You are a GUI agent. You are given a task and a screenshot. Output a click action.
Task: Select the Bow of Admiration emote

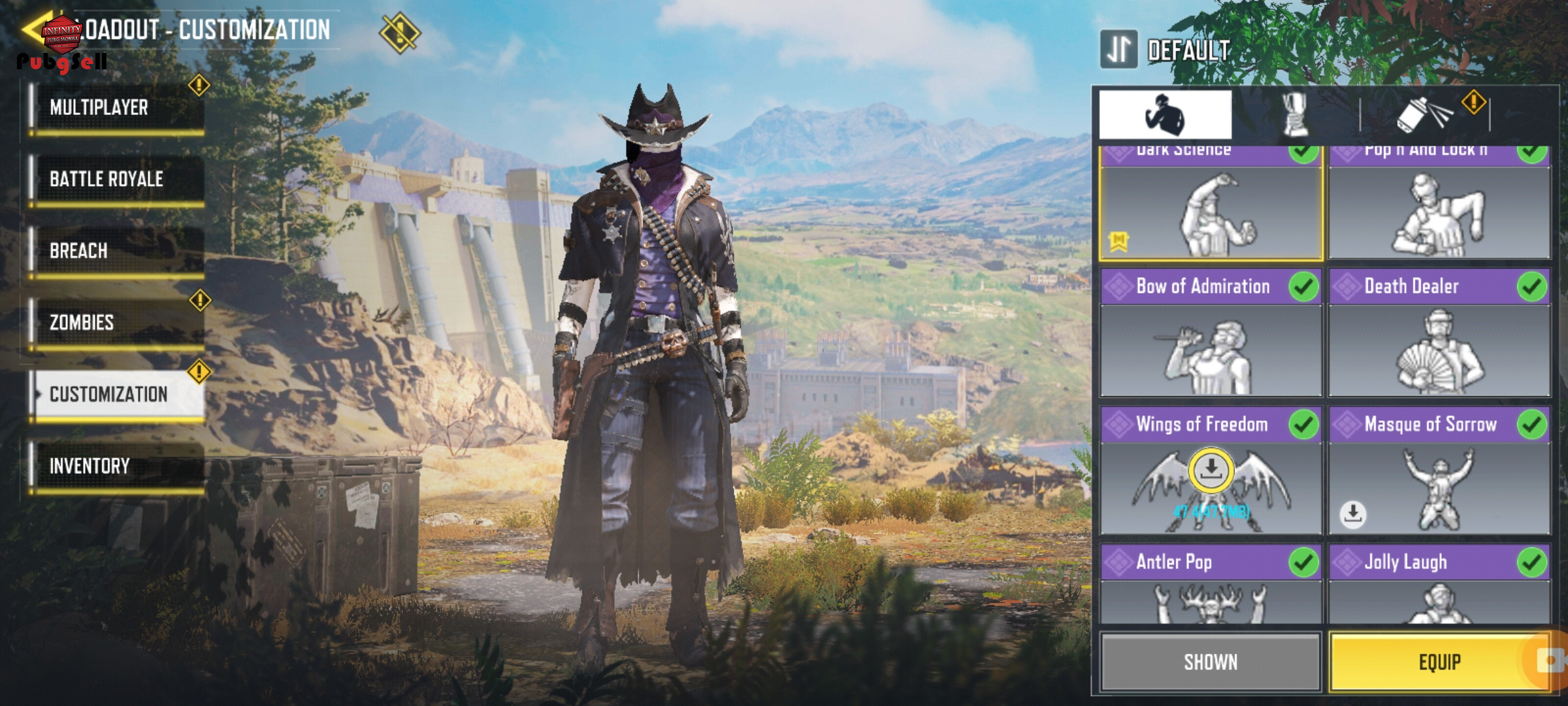tap(1211, 333)
